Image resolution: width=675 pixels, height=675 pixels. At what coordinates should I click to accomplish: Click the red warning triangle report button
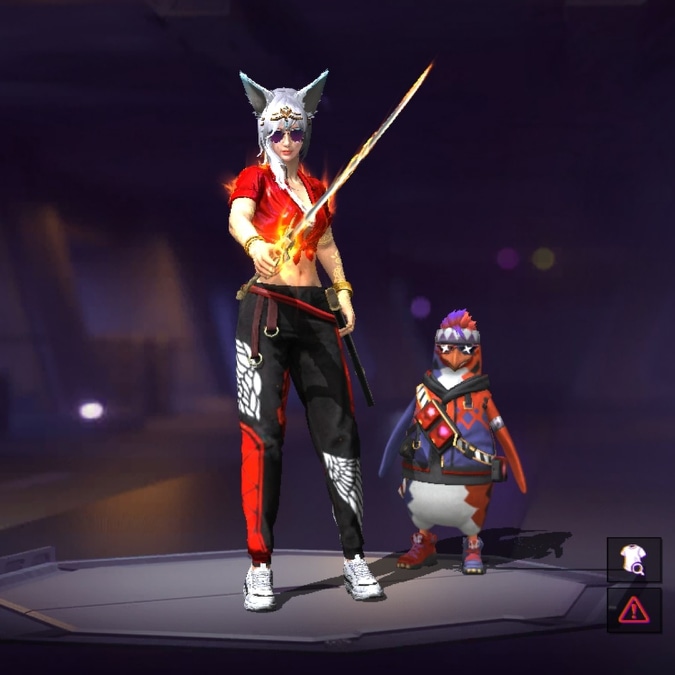634,609
